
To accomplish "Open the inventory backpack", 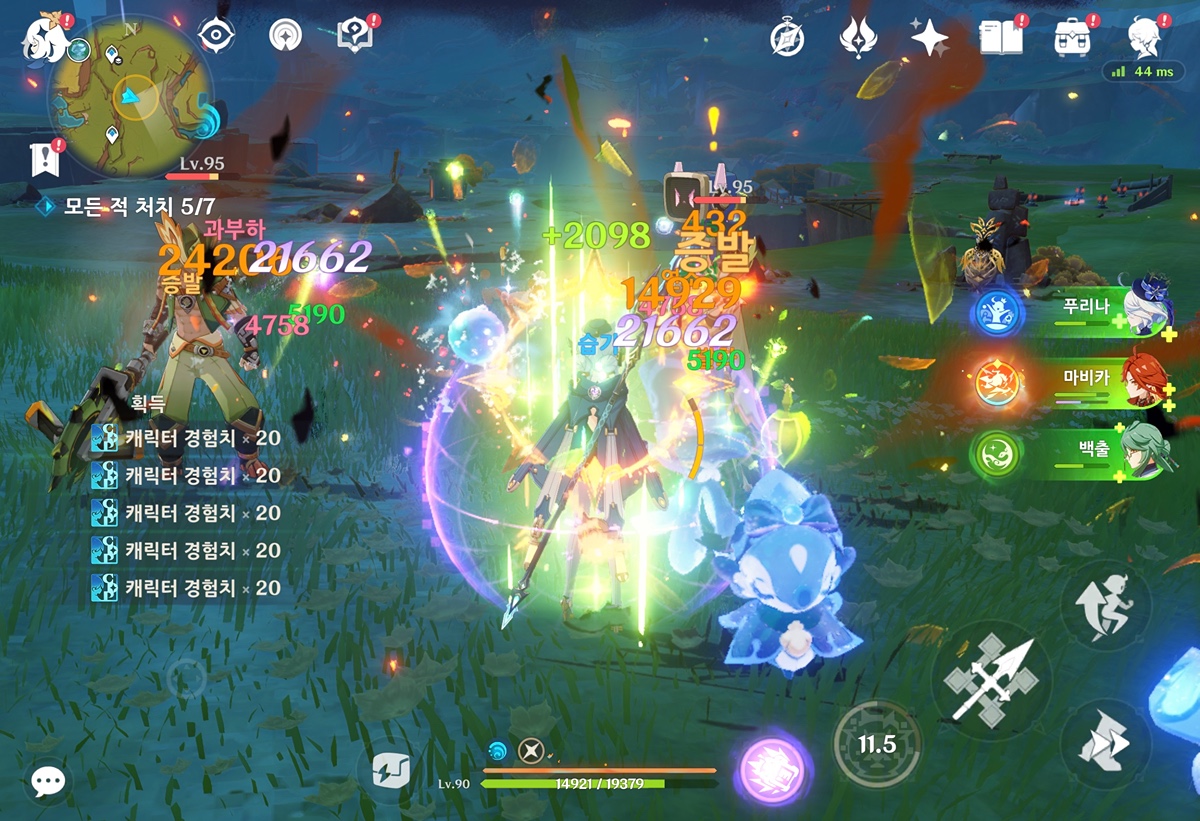I will click(x=1072, y=38).
